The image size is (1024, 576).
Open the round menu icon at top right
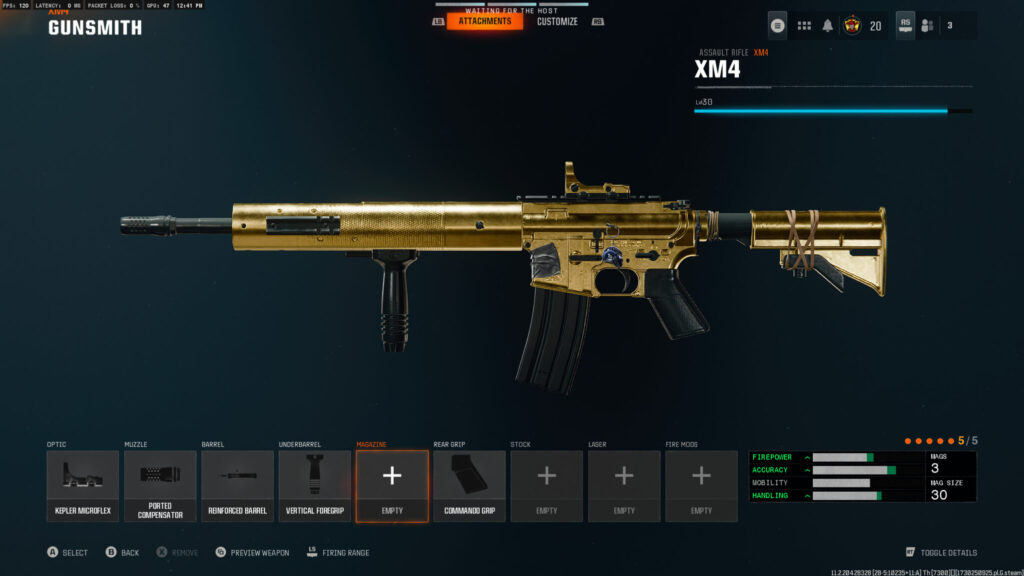[x=778, y=26]
